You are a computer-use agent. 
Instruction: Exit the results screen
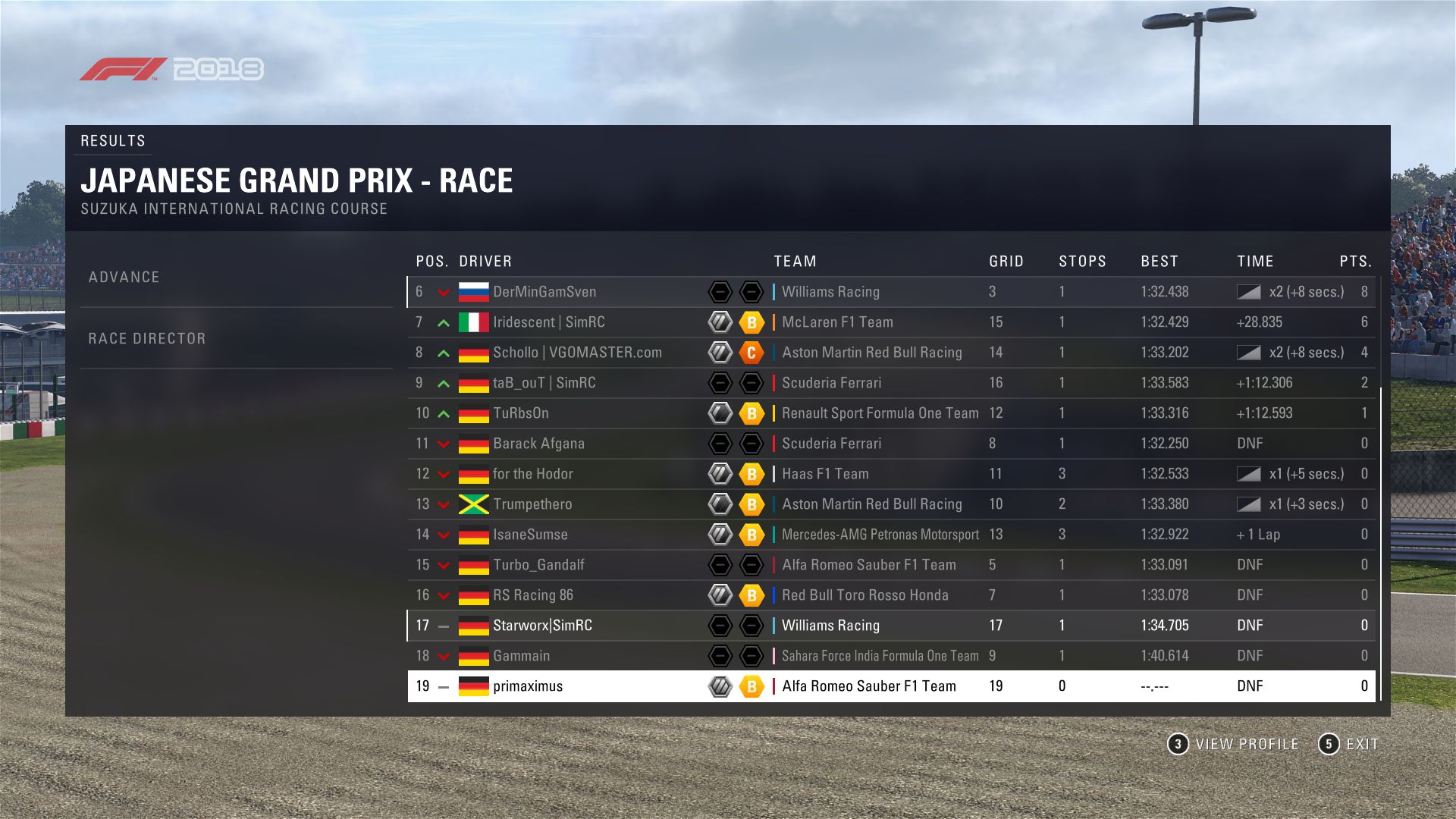coord(1349,744)
